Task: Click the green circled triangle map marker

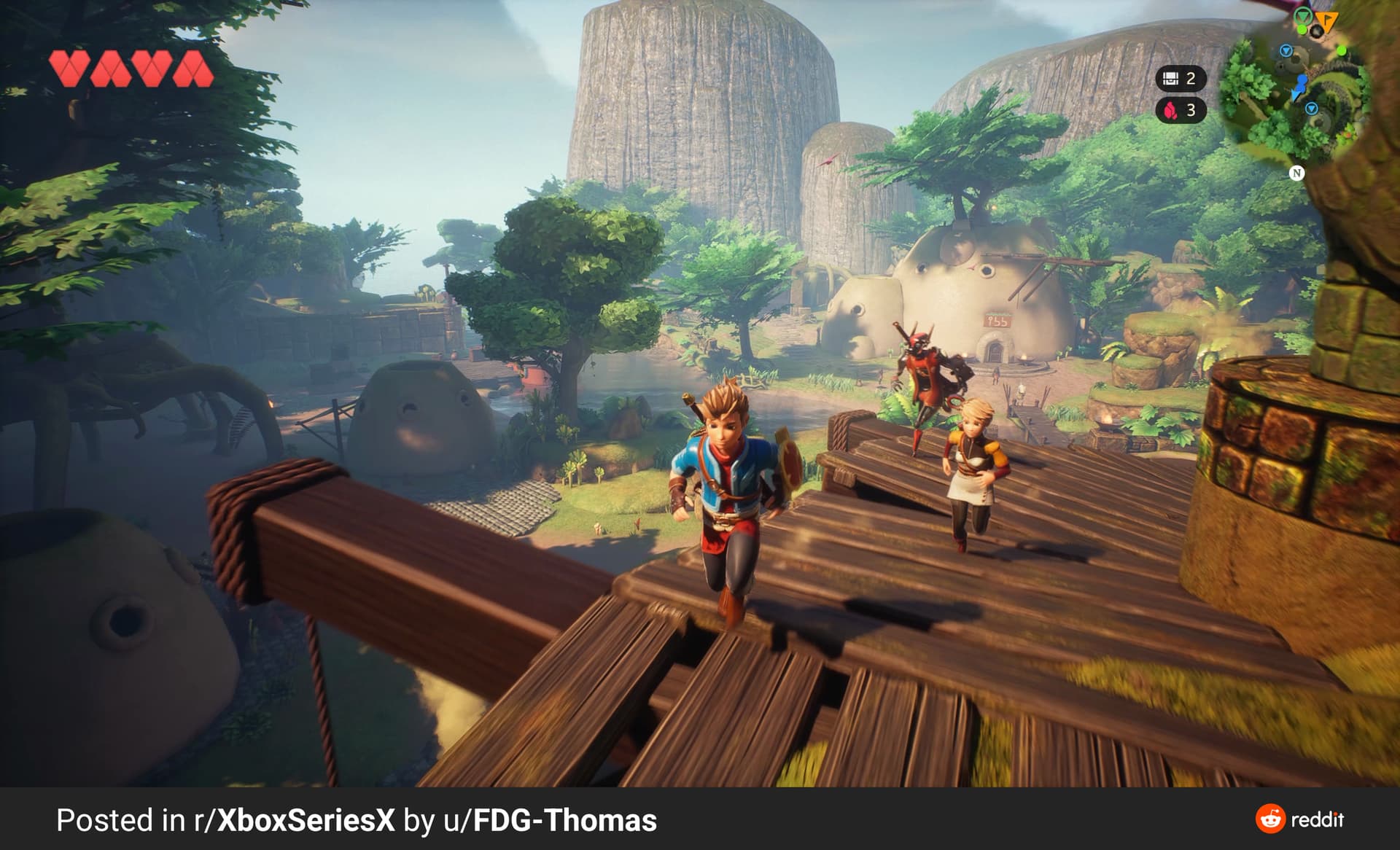Action: [x=1304, y=16]
